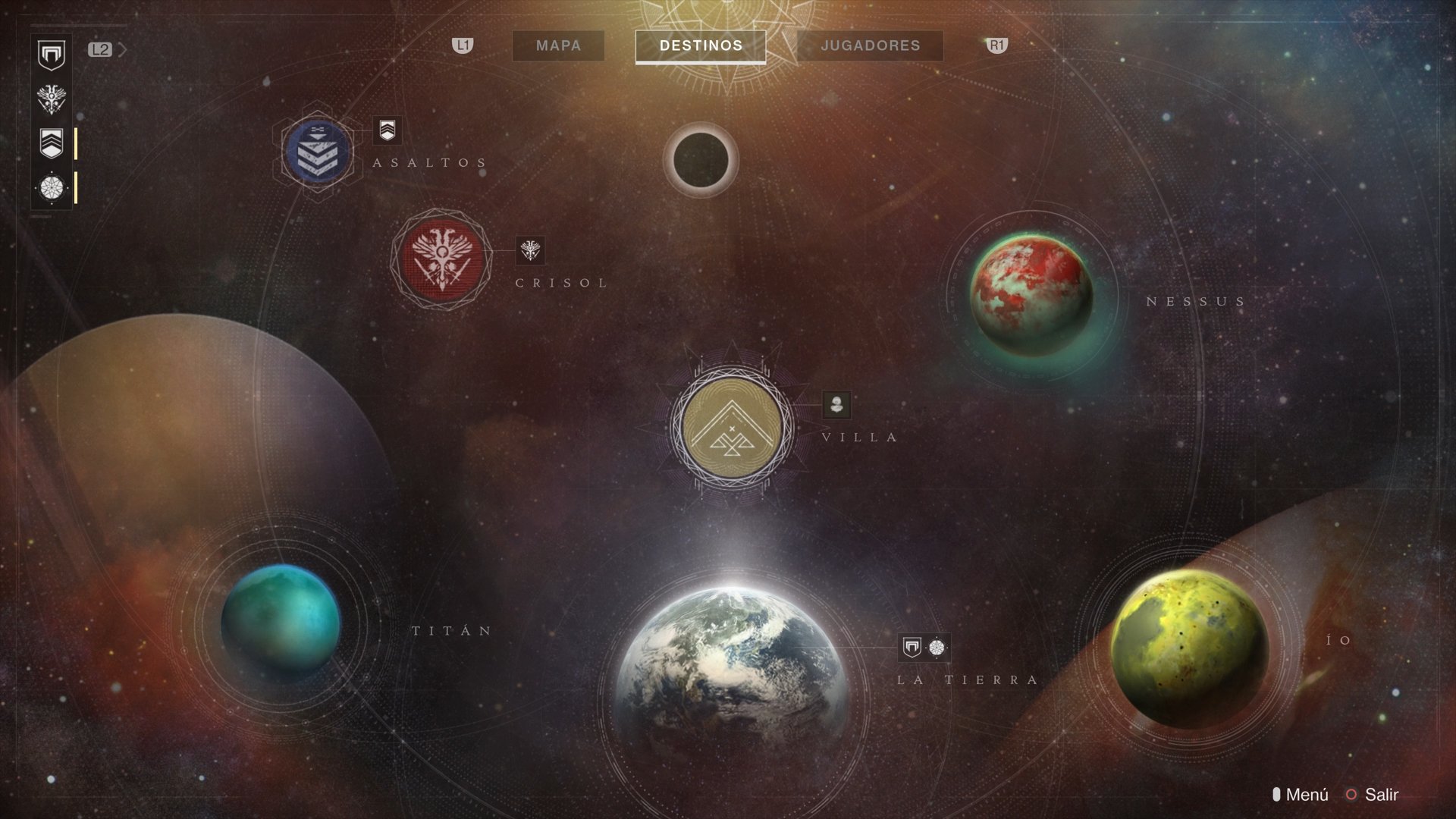Viewport: 1456px width, 819px height.
Task: Click the dark Traveler sphere at the top
Action: click(701, 159)
